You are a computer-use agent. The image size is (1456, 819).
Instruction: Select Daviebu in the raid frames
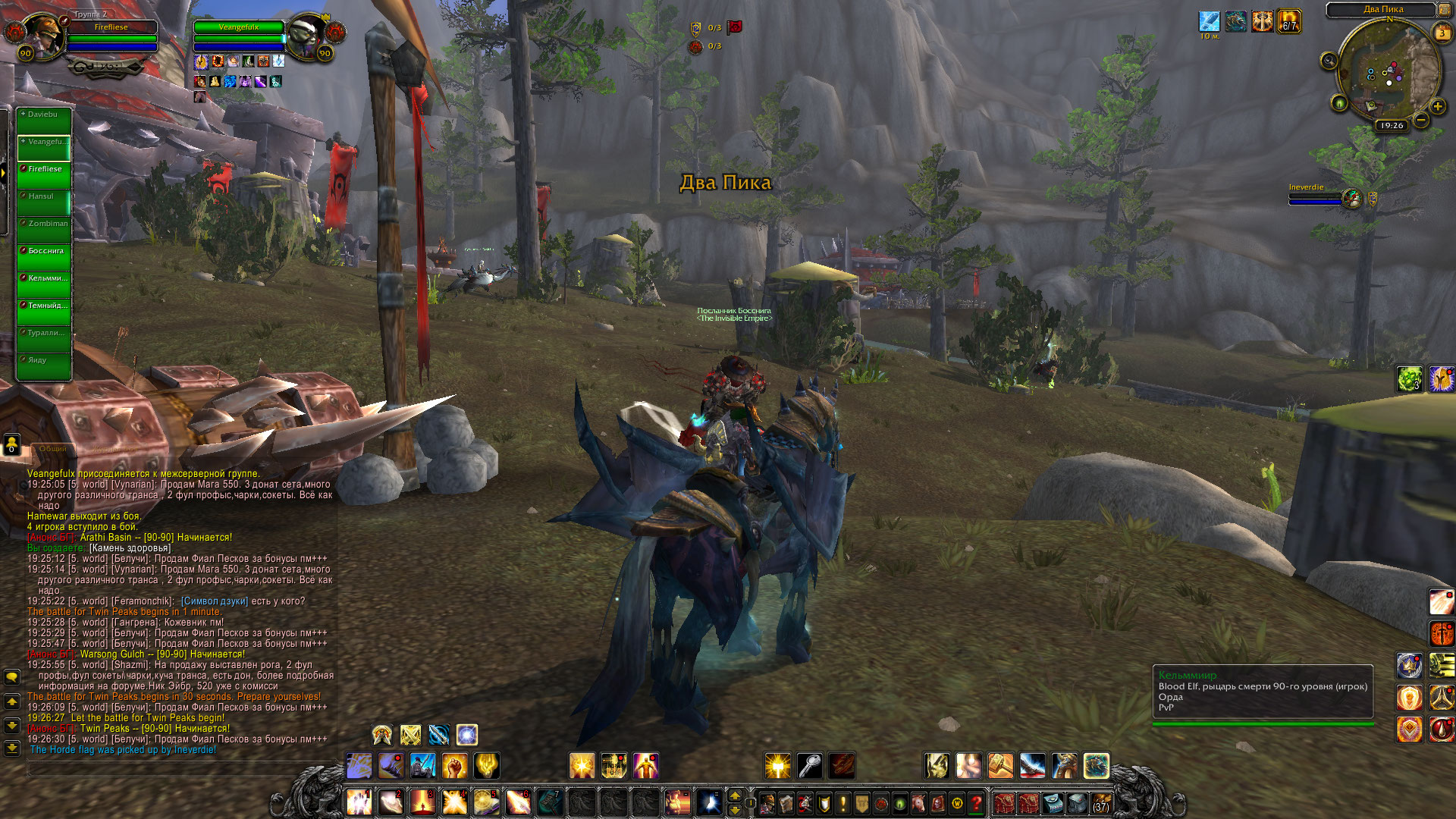(x=44, y=121)
